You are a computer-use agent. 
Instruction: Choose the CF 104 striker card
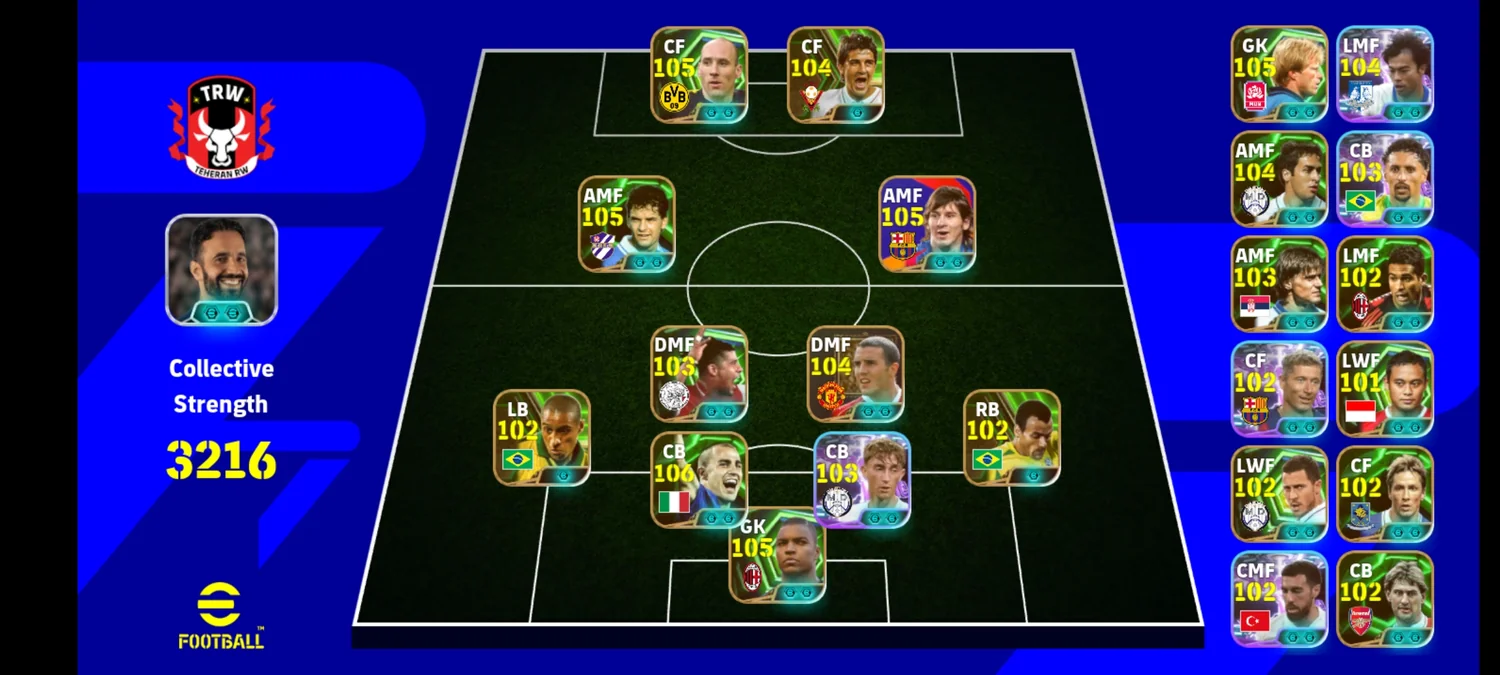coord(835,75)
